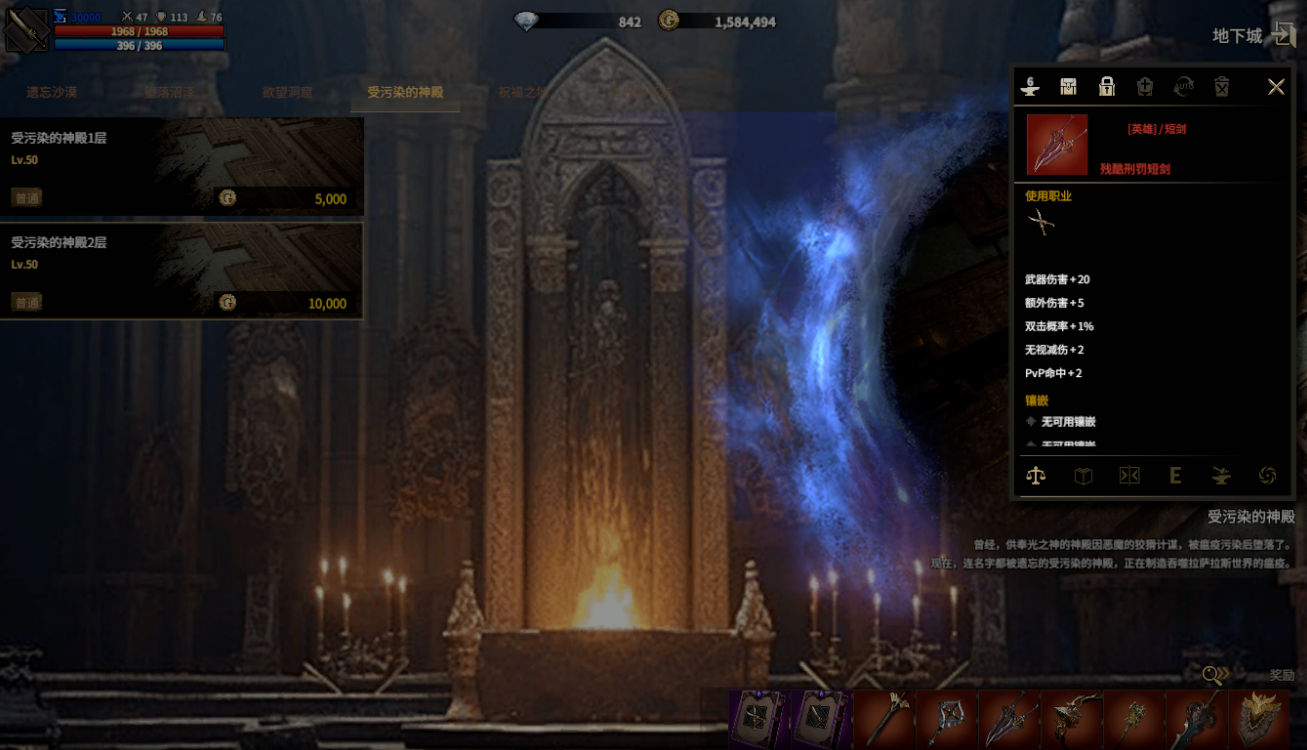The image size is (1307, 750).
Task: Click the character portrait with the sword
Action: pos(27,30)
